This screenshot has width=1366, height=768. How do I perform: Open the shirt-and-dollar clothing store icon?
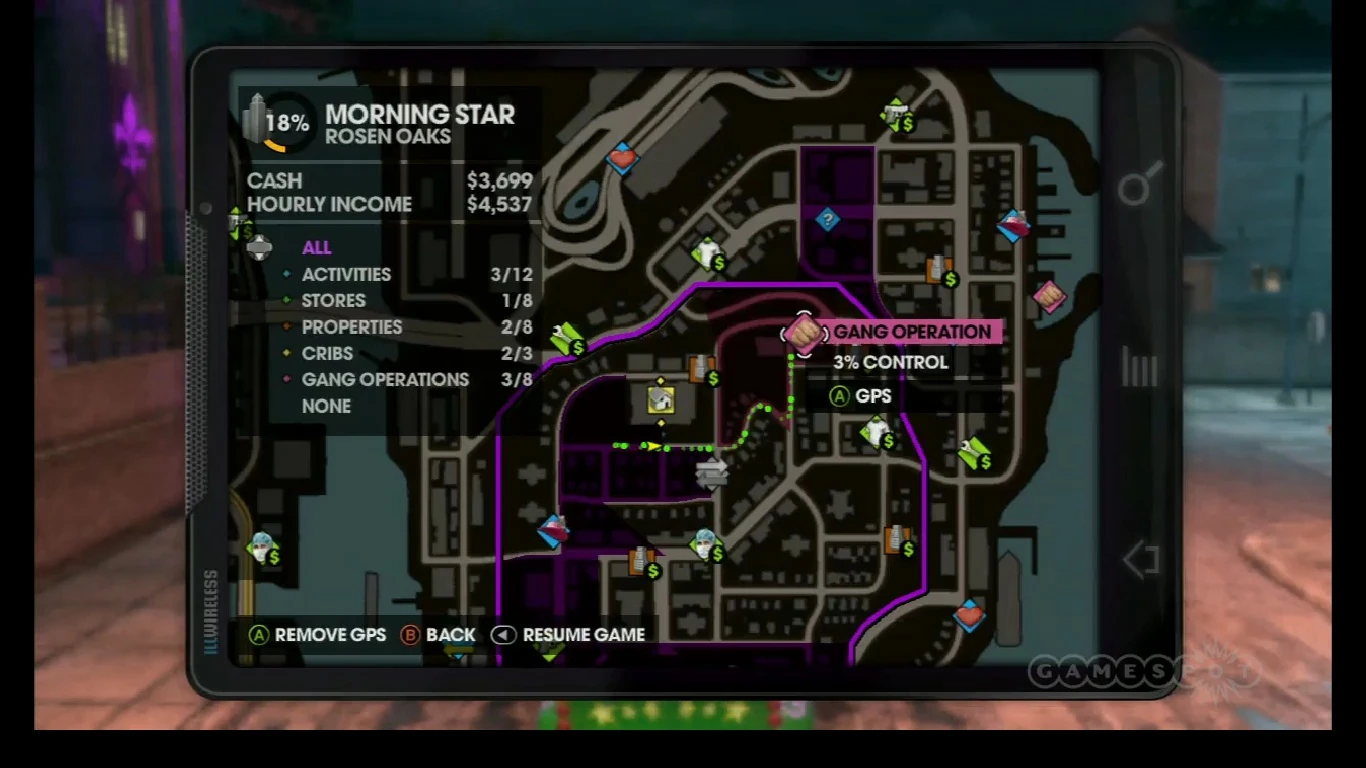(706, 252)
